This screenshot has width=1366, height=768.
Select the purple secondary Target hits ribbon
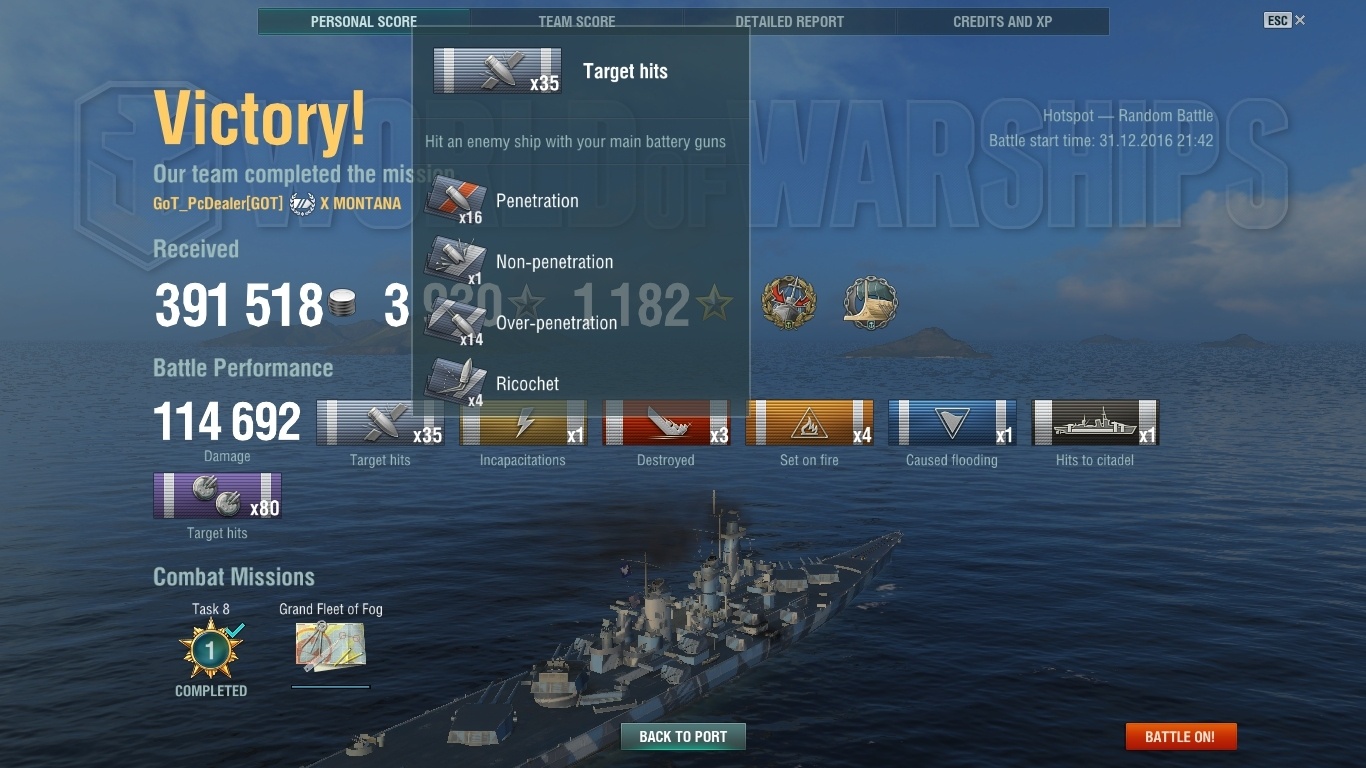[217, 496]
